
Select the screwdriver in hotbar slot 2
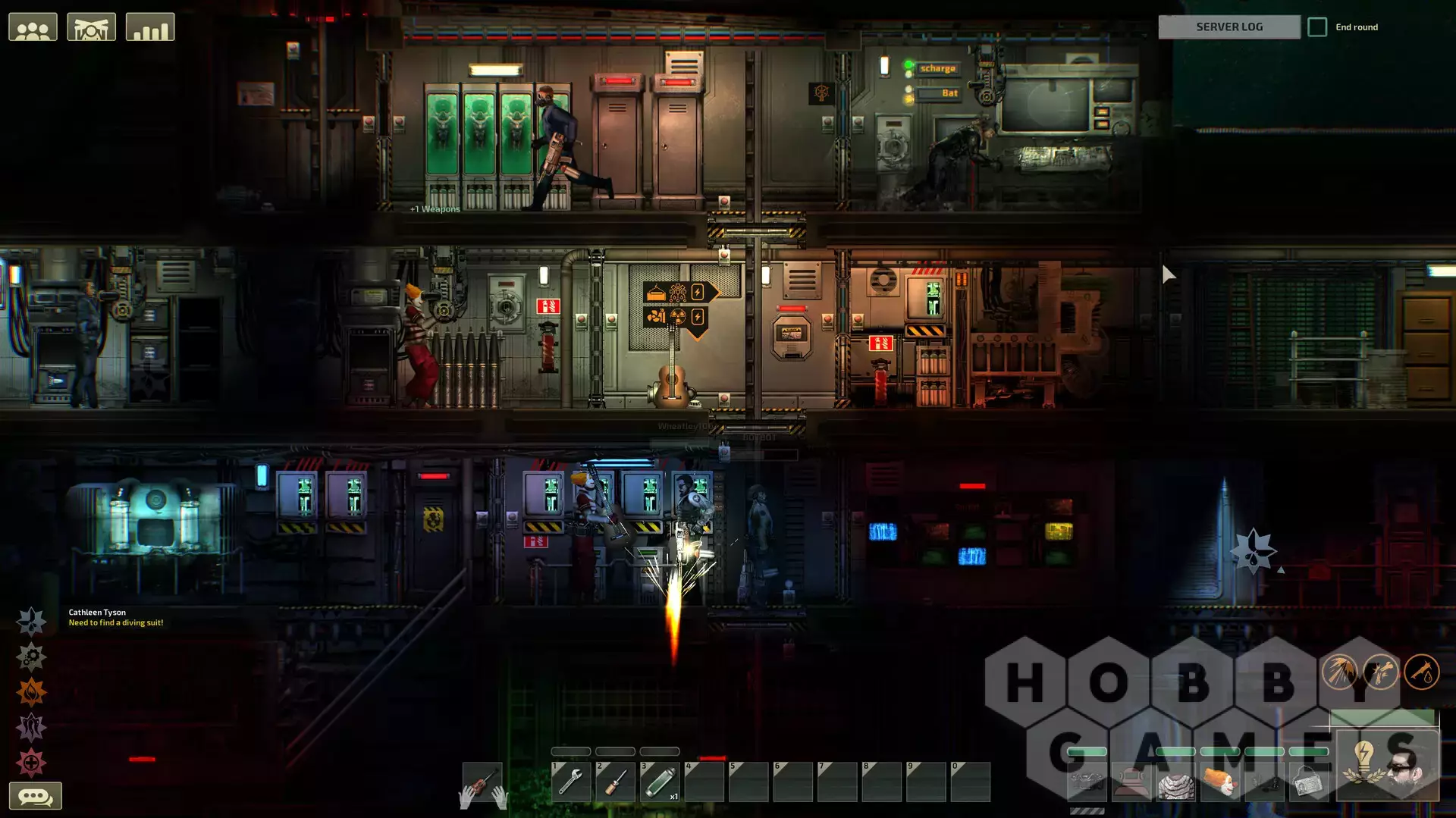615,782
